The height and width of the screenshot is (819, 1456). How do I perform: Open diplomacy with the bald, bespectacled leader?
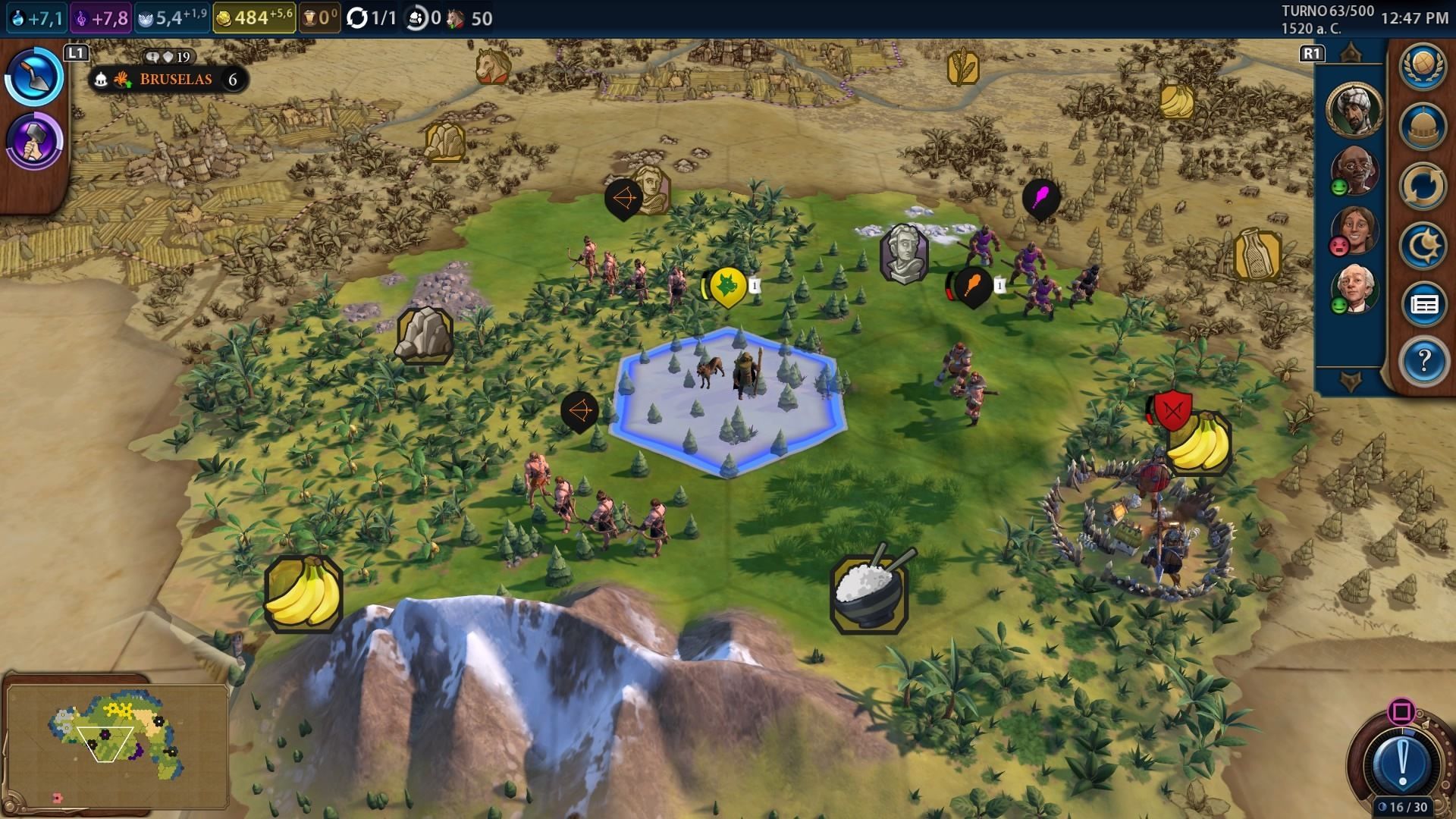pos(1354,171)
